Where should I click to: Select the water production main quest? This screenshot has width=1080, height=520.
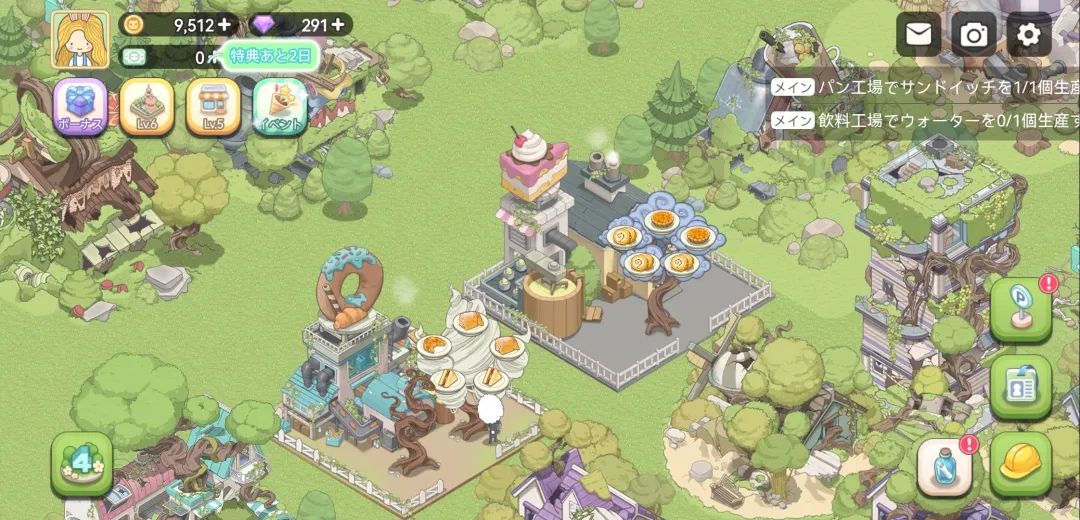[x=925, y=120]
